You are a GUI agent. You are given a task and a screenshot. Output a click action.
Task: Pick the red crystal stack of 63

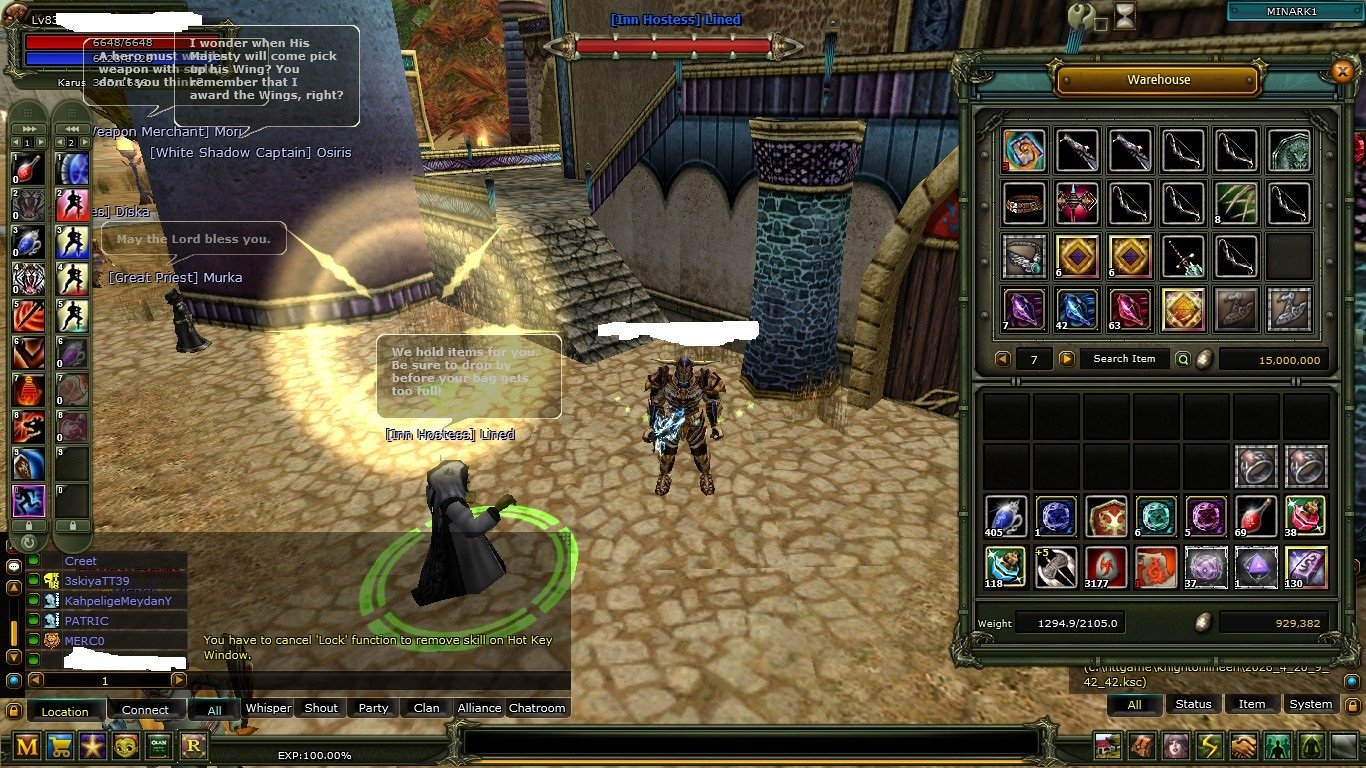[x=1130, y=309]
